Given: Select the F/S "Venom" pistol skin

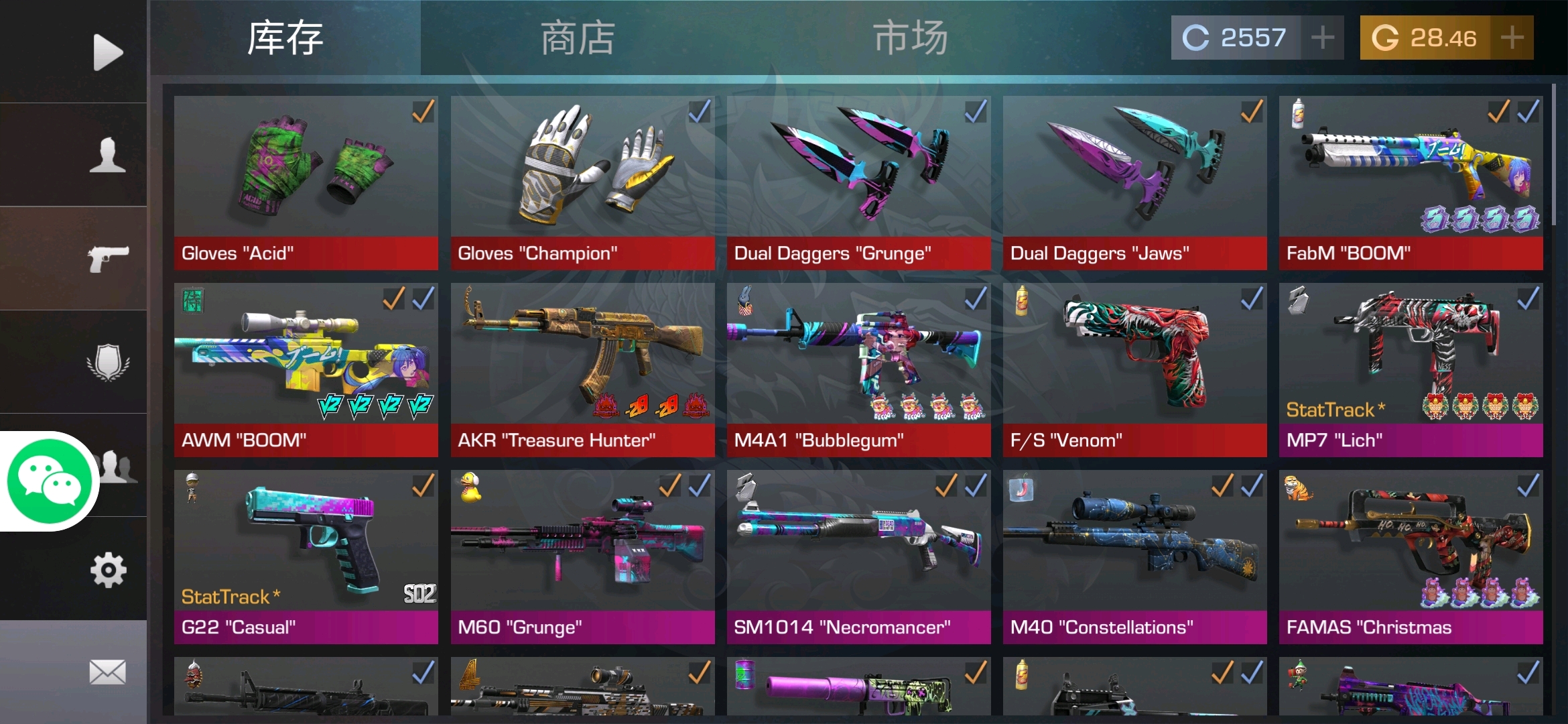Looking at the screenshot, I should pyautogui.click(x=1134, y=369).
